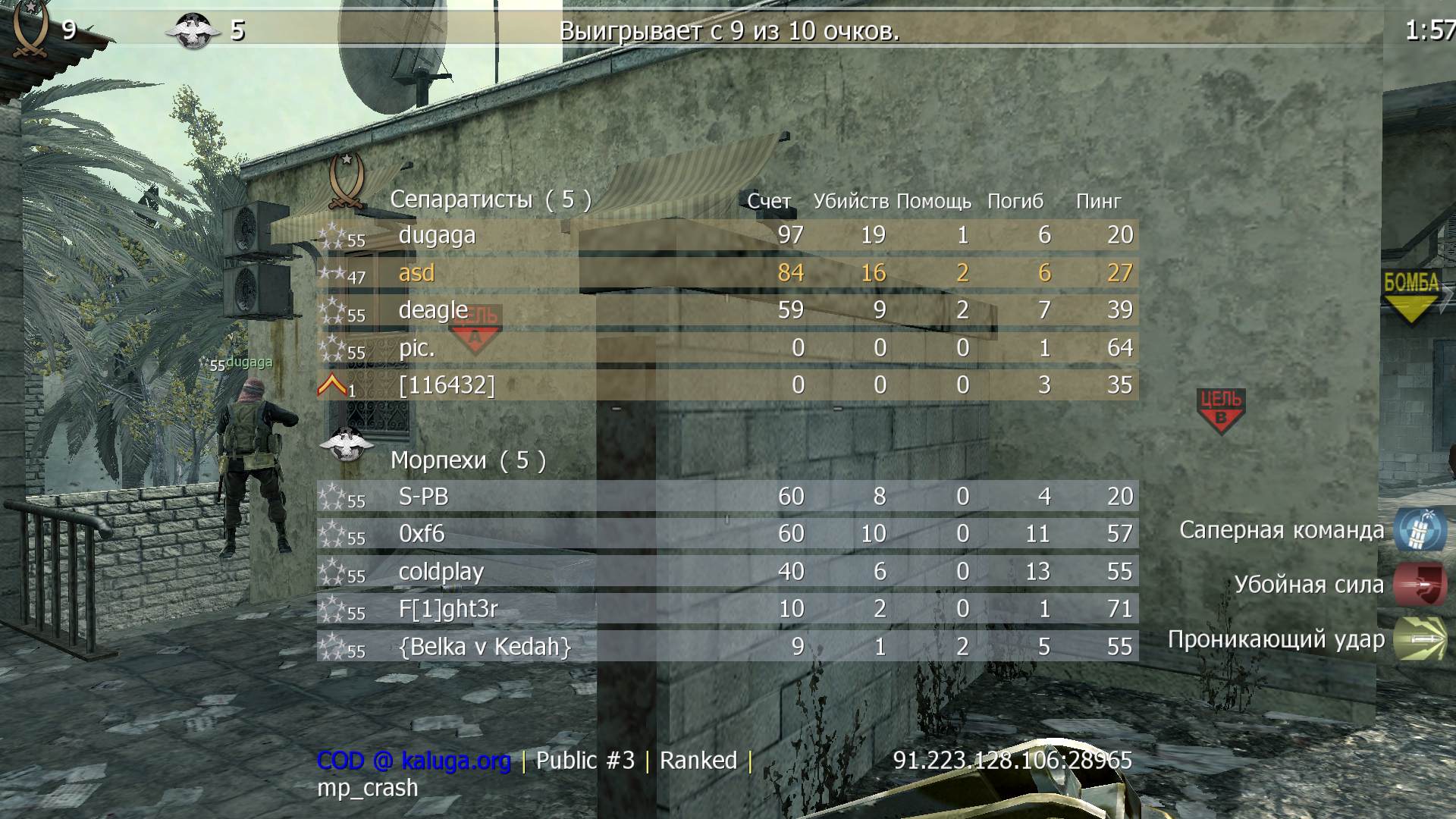Viewport: 1456px width, 819px height.
Task: Select the player row dugaga
Action: point(438,235)
